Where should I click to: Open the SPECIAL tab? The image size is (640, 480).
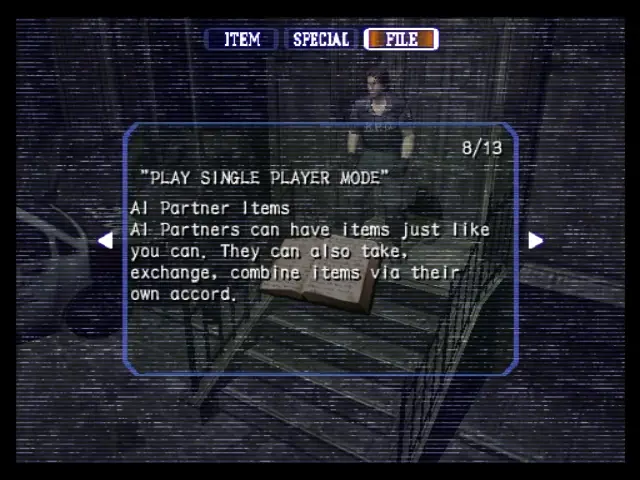[x=321, y=39]
